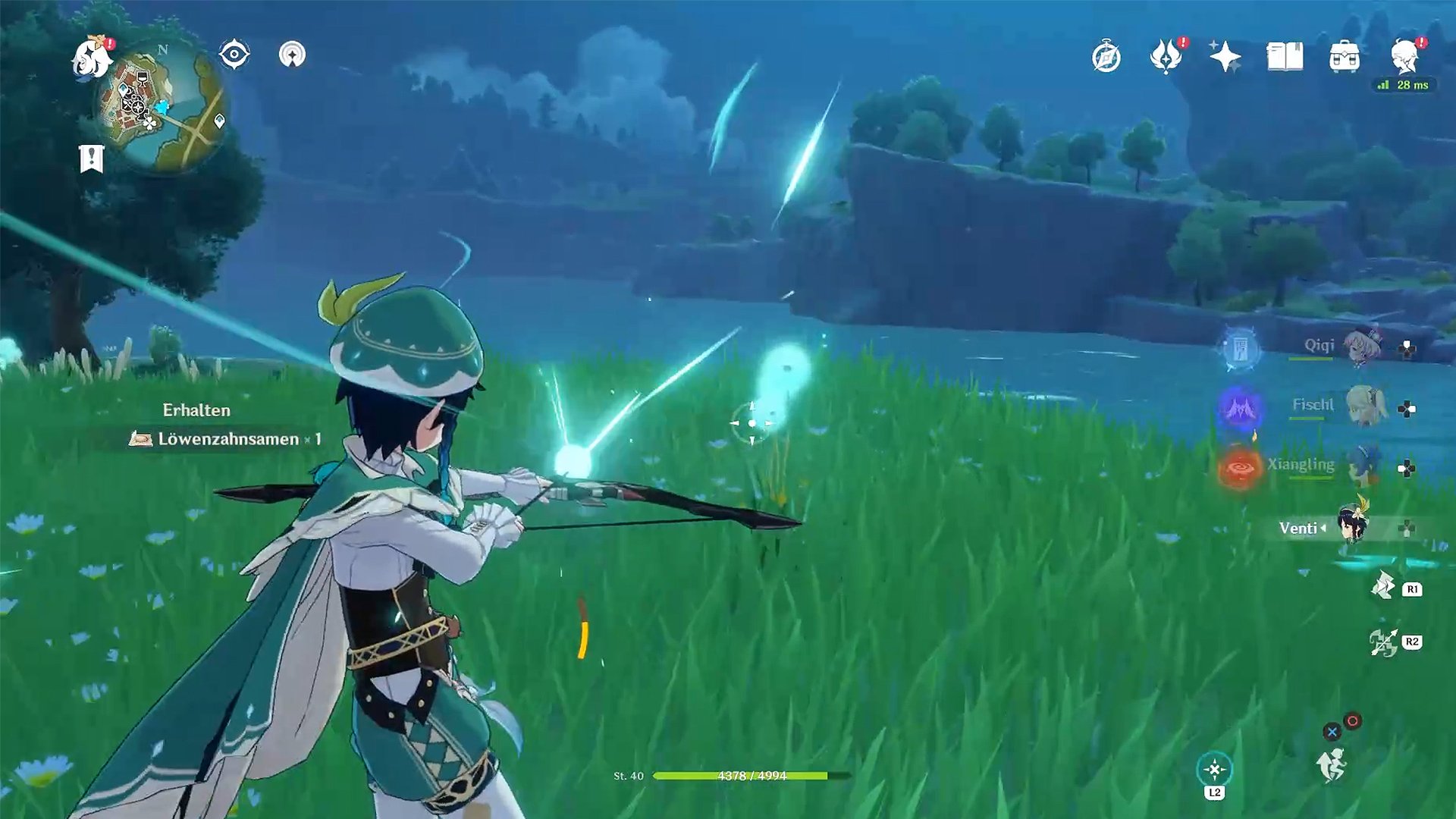Image resolution: width=1456 pixels, height=819 pixels.
Task: Open the quest bookmark with exclamation mark
Action: 92,158
